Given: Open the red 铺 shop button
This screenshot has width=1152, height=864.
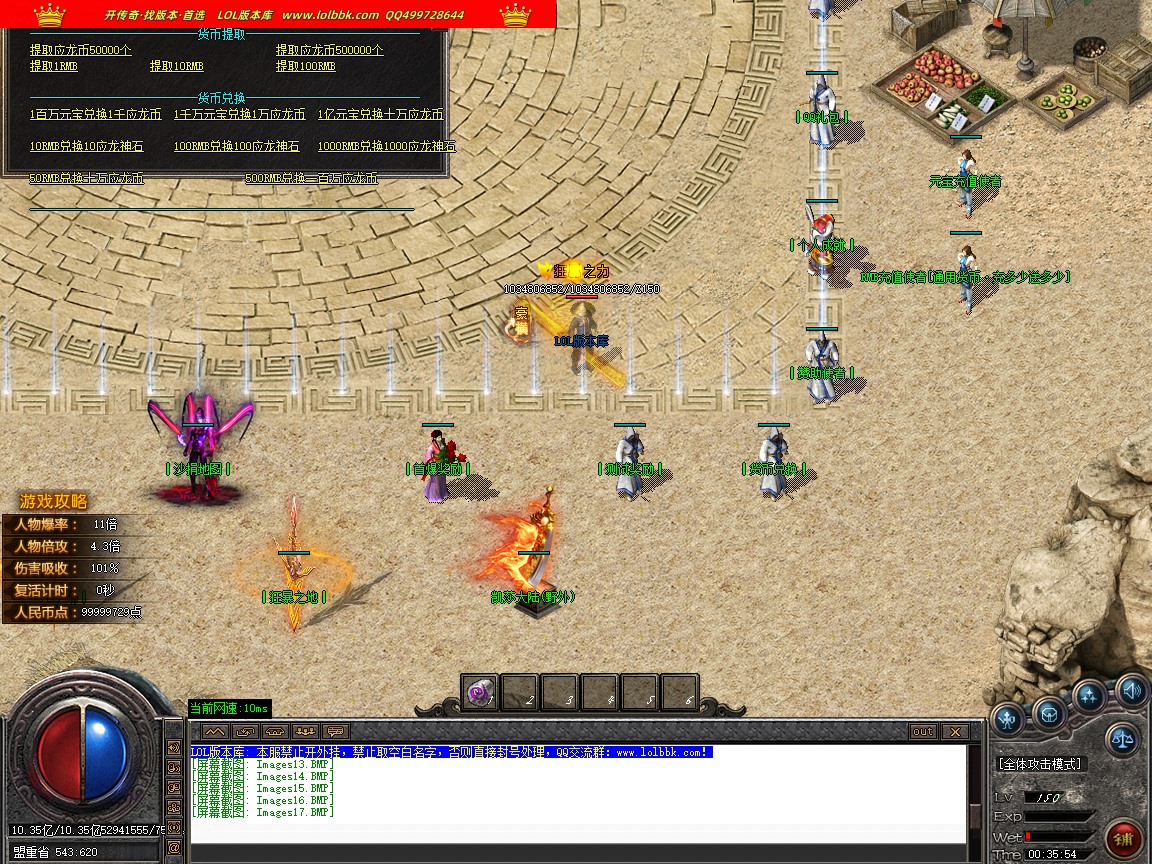Looking at the screenshot, I should coord(1124,837).
